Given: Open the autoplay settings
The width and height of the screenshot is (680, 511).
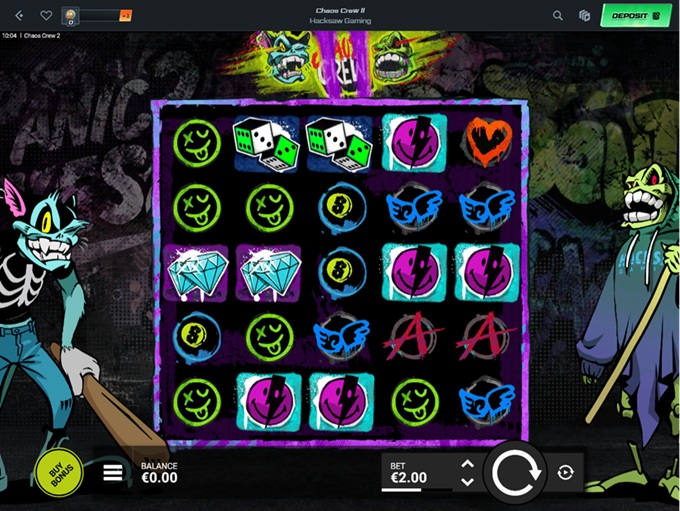Looking at the screenshot, I should tap(566, 473).
